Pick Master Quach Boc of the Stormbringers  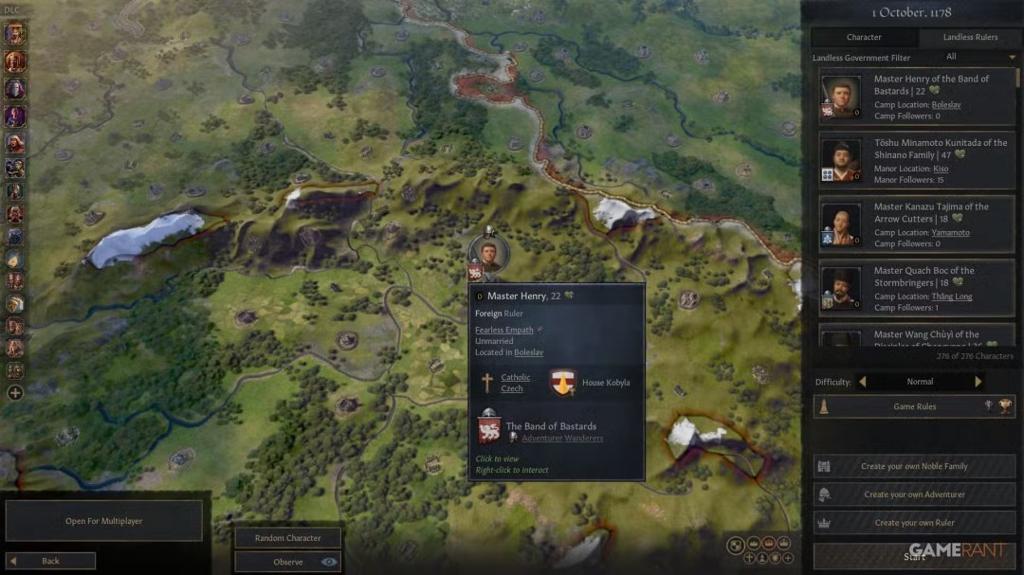pos(917,289)
